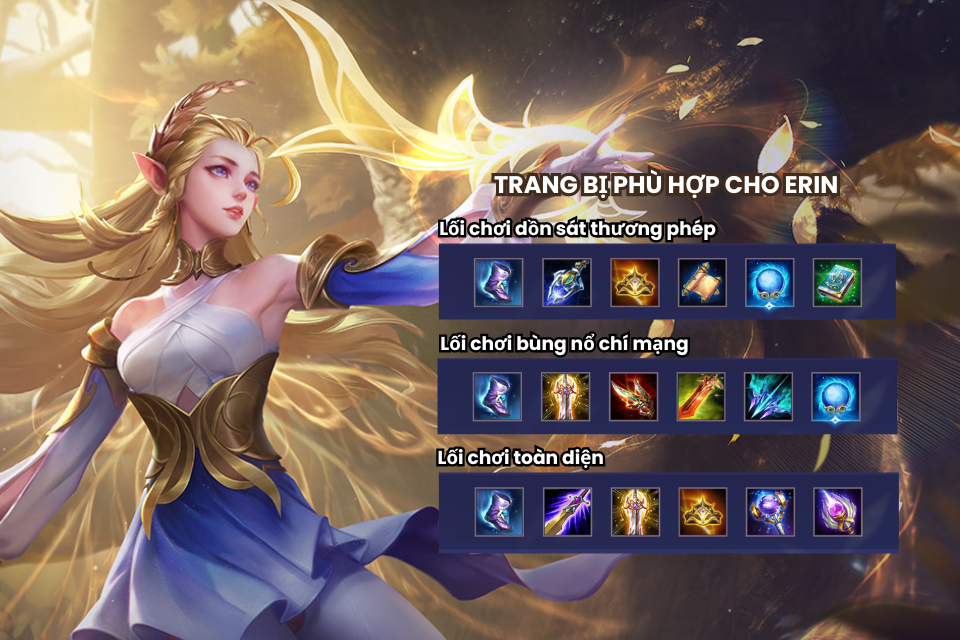Select the parchment scroll item icon
The height and width of the screenshot is (640, 960).
[702, 282]
